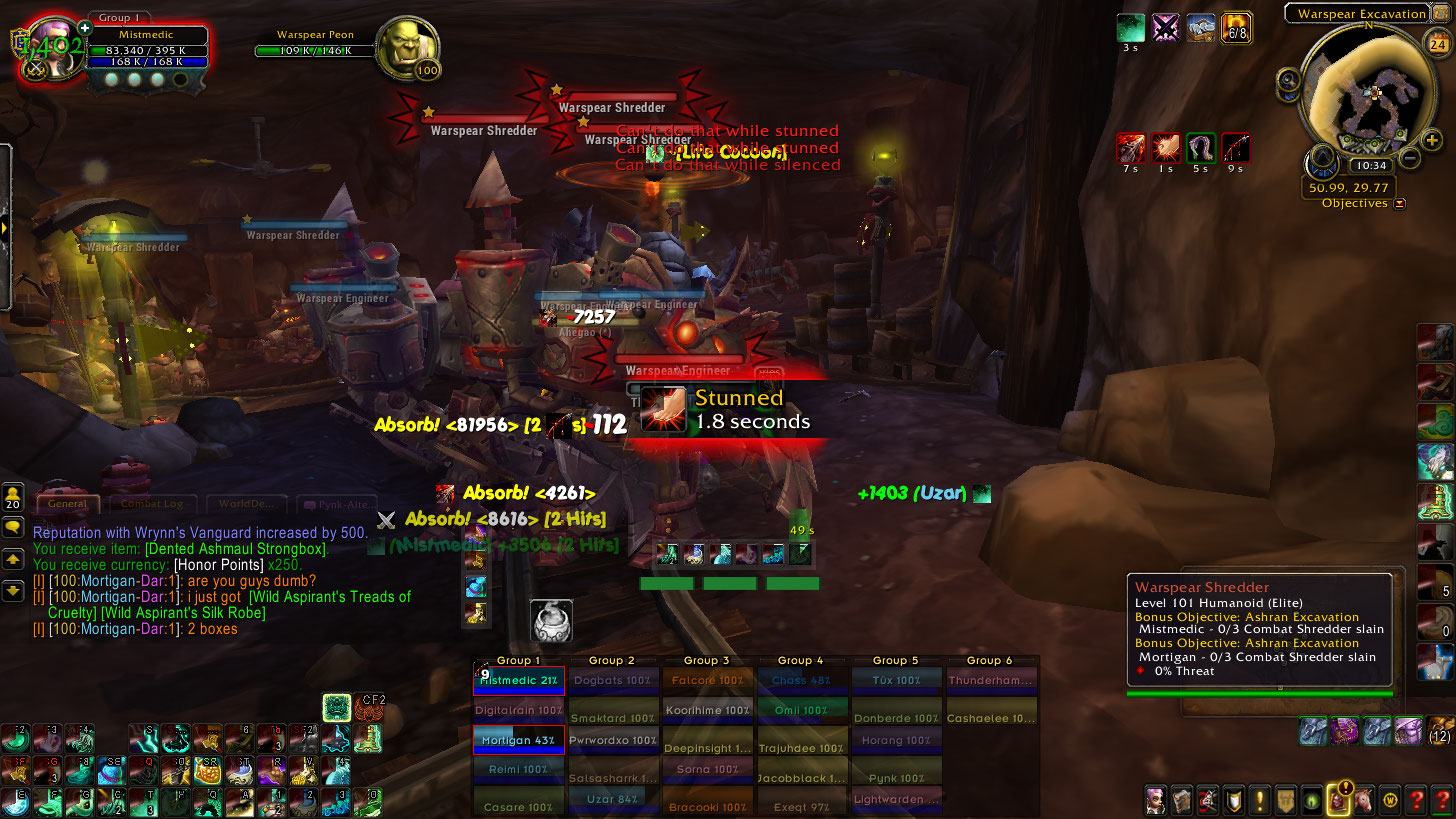Target Falcore in Group 3
Image resolution: width=1456 pixels, height=819 pixels.
point(707,680)
